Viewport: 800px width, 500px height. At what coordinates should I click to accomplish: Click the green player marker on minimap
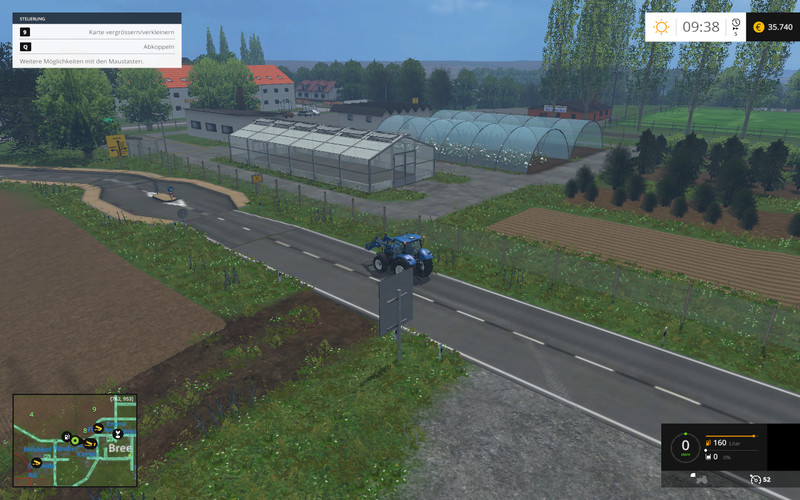pyautogui.click(x=75, y=441)
